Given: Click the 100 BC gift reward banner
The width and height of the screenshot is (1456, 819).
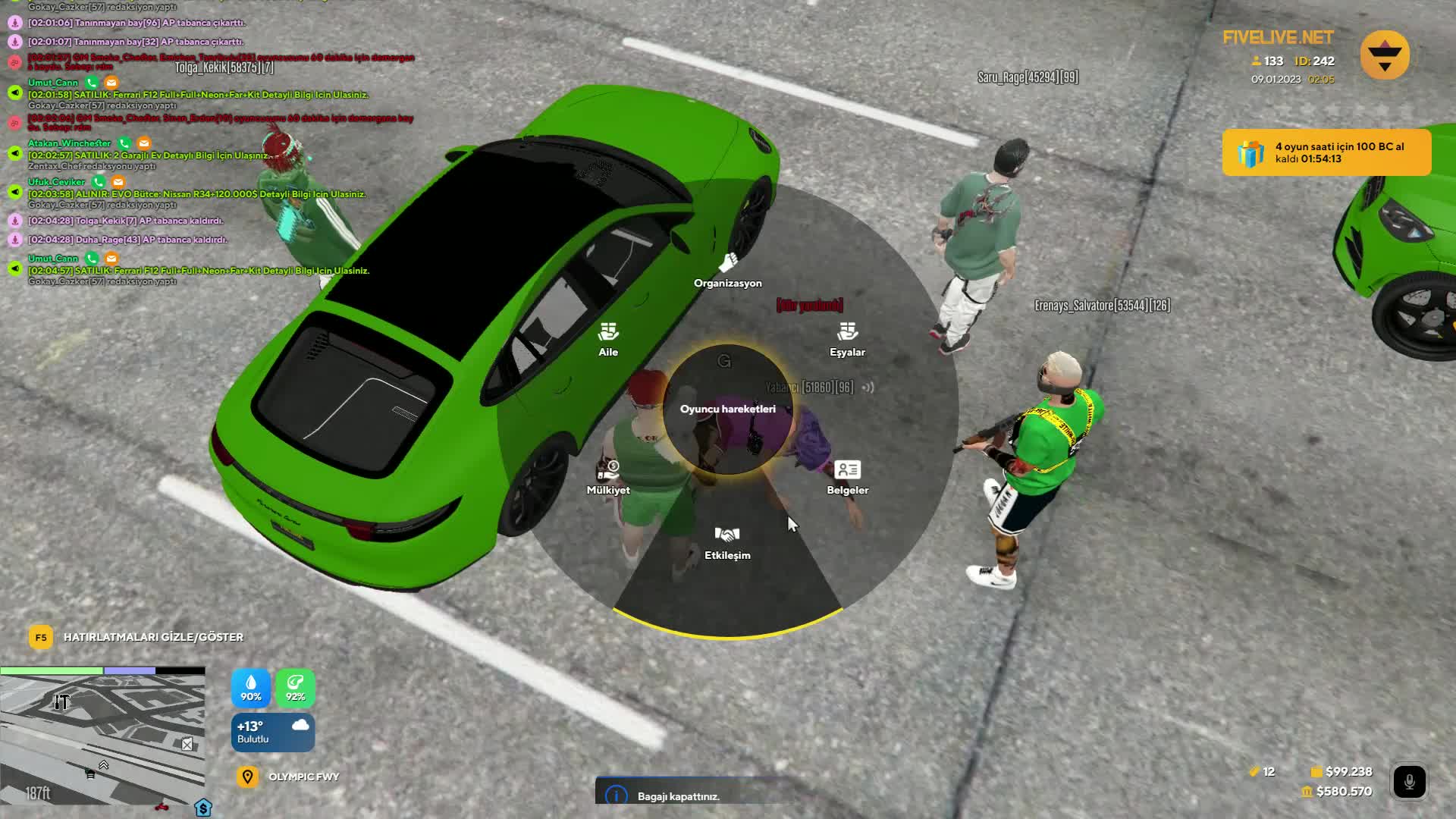Looking at the screenshot, I should click(1326, 152).
